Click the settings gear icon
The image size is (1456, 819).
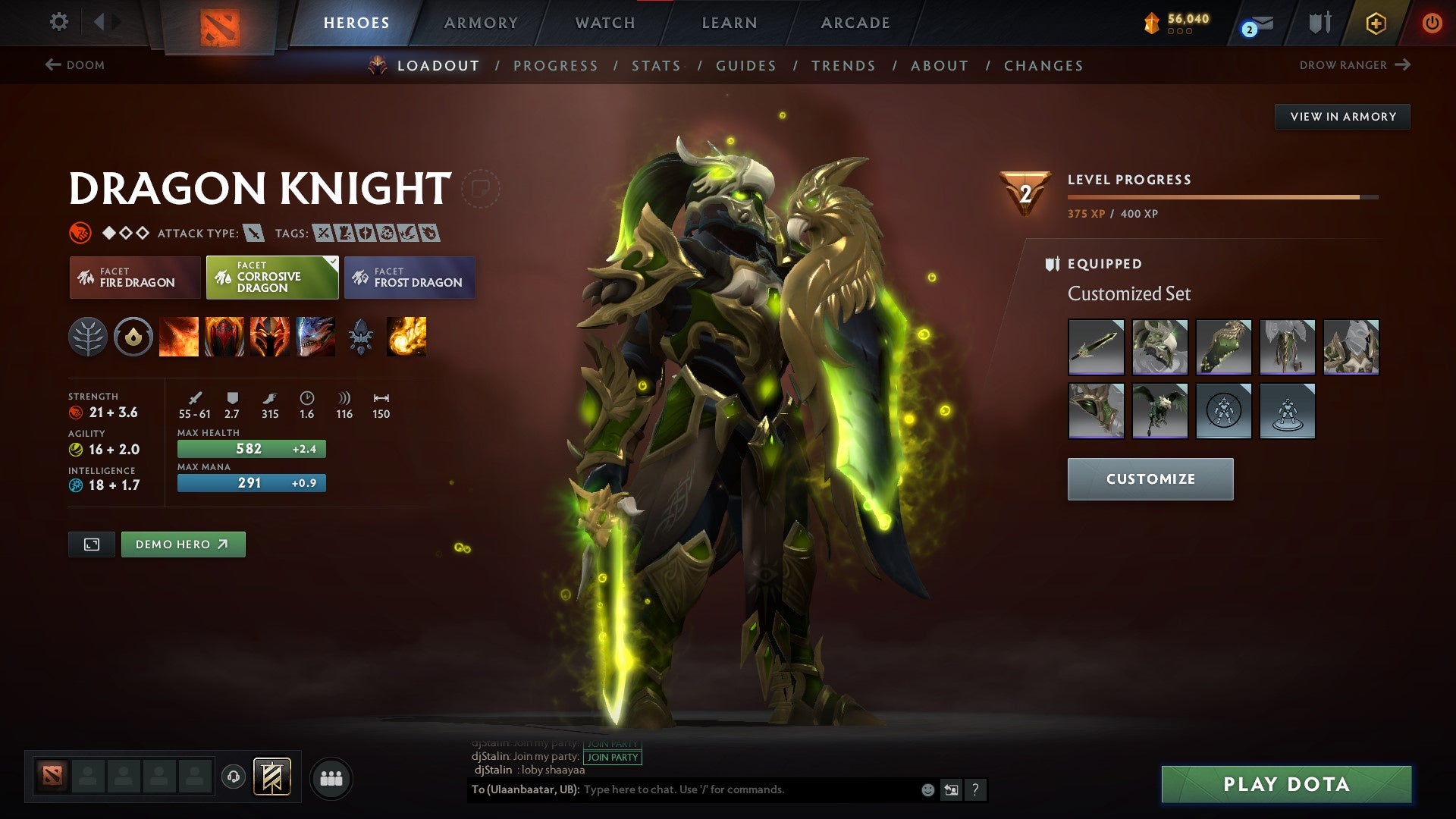pyautogui.click(x=58, y=22)
